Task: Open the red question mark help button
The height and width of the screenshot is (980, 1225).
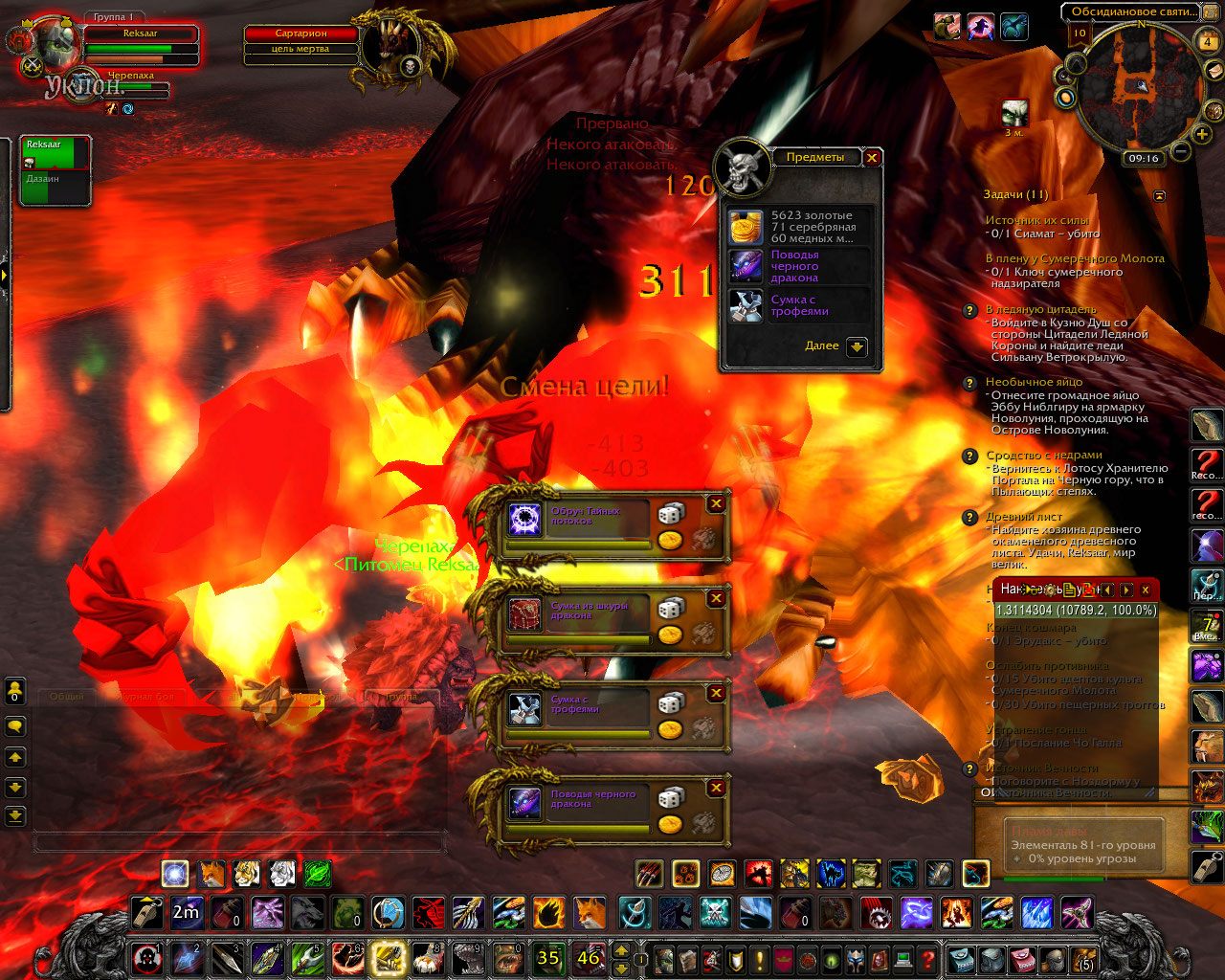Action: [x=926, y=958]
